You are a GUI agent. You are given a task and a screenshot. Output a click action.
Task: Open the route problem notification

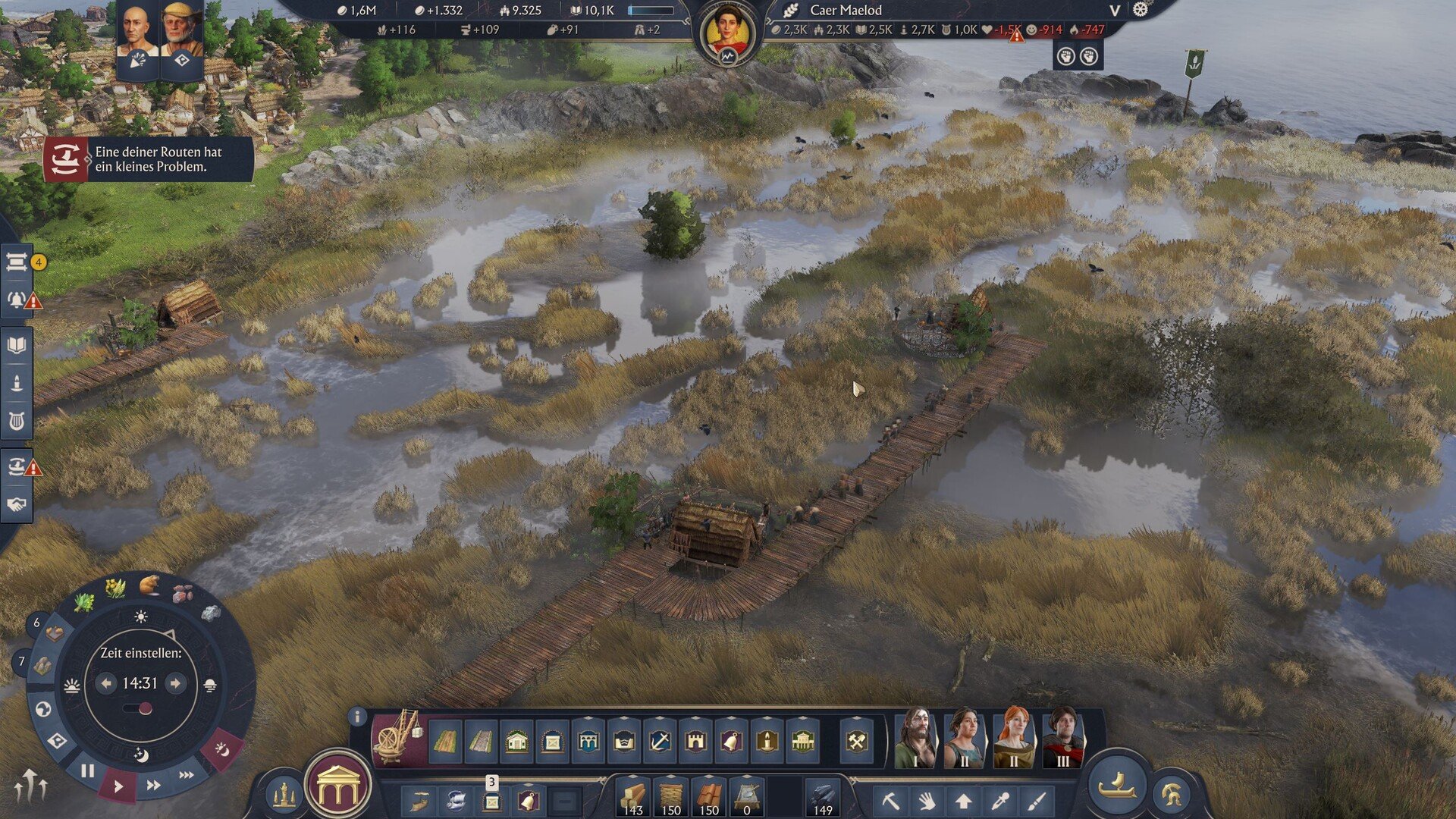tap(148, 159)
